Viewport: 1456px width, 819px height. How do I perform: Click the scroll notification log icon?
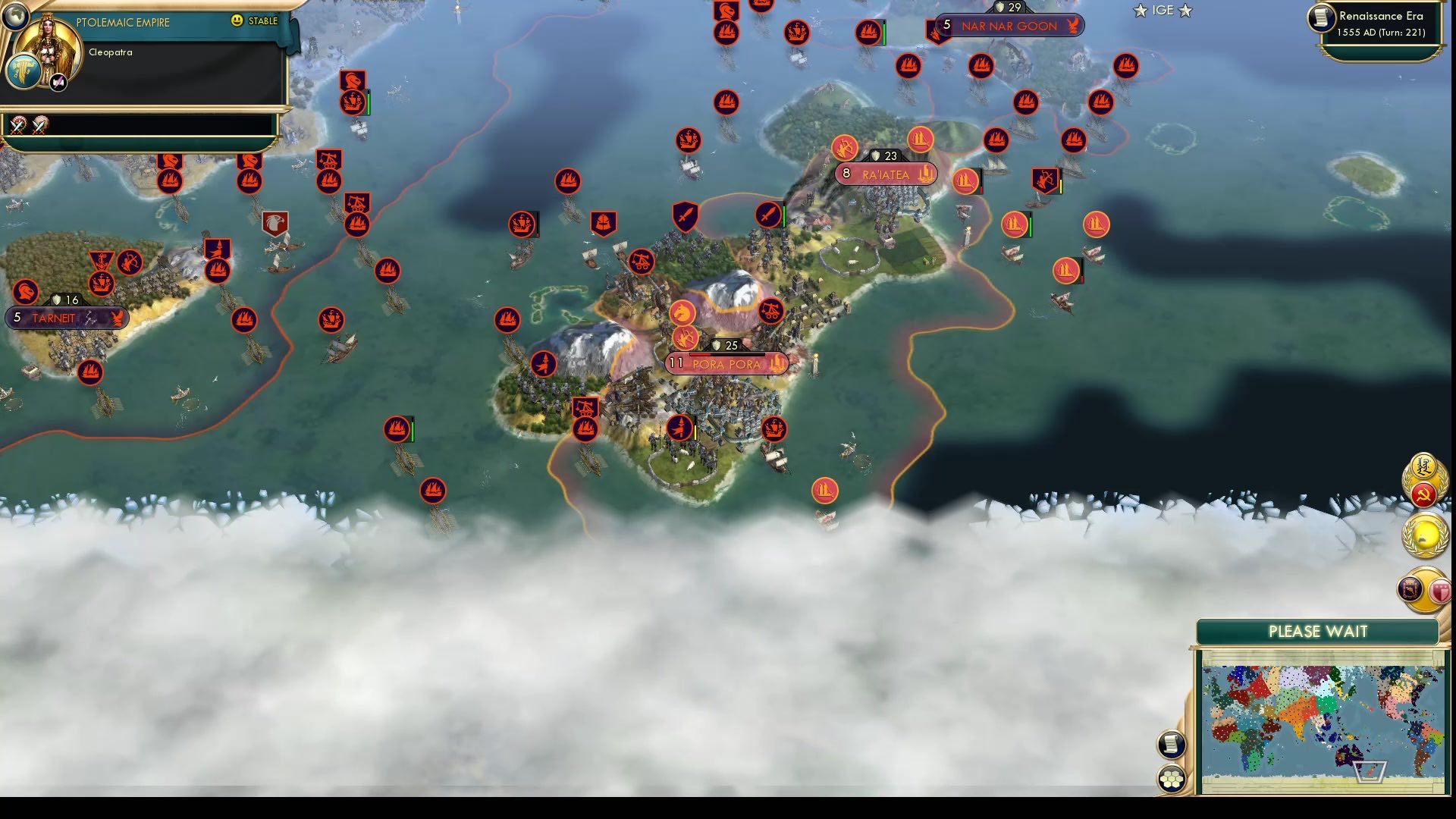pyautogui.click(x=1171, y=745)
